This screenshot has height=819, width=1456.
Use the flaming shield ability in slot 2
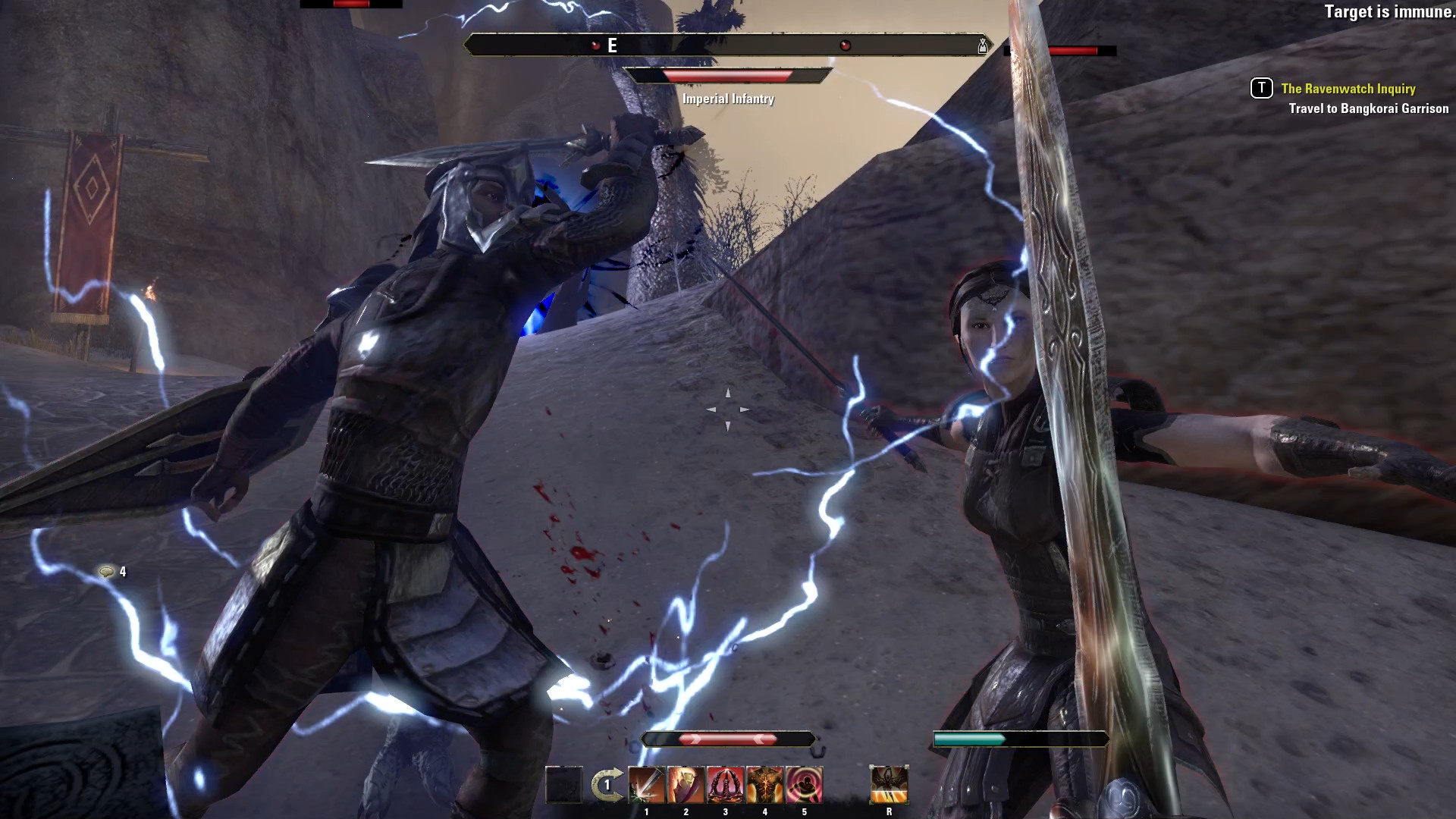coord(686,784)
